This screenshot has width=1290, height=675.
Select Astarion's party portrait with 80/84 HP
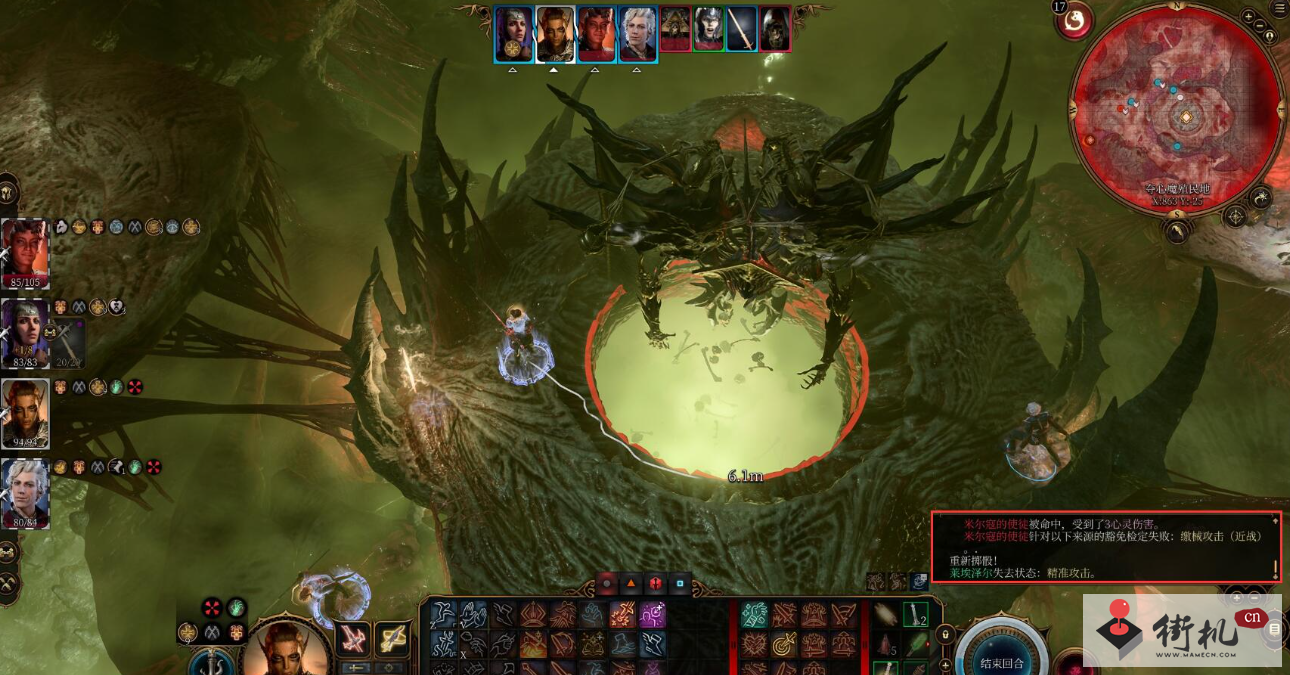click(x=25, y=492)
